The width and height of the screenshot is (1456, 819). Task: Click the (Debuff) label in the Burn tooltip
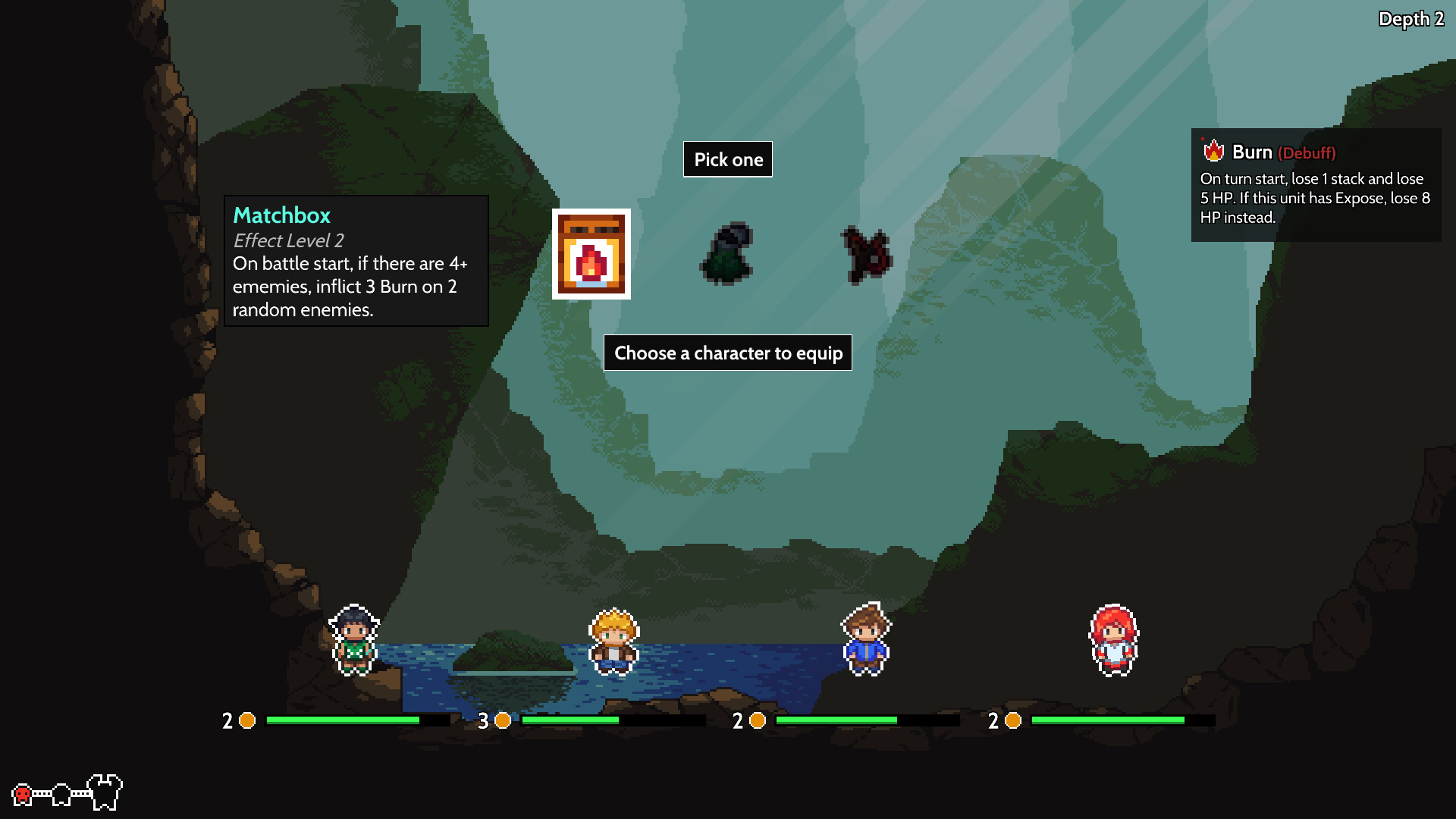point(1307,152)
